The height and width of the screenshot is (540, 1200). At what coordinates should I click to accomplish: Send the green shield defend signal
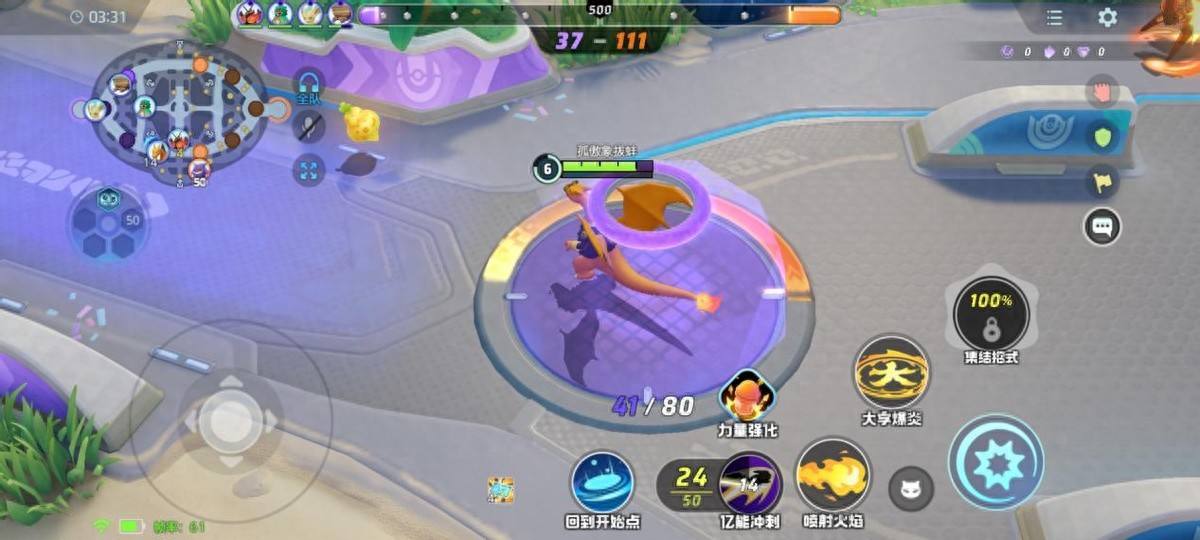click(x=1102, y=137)
